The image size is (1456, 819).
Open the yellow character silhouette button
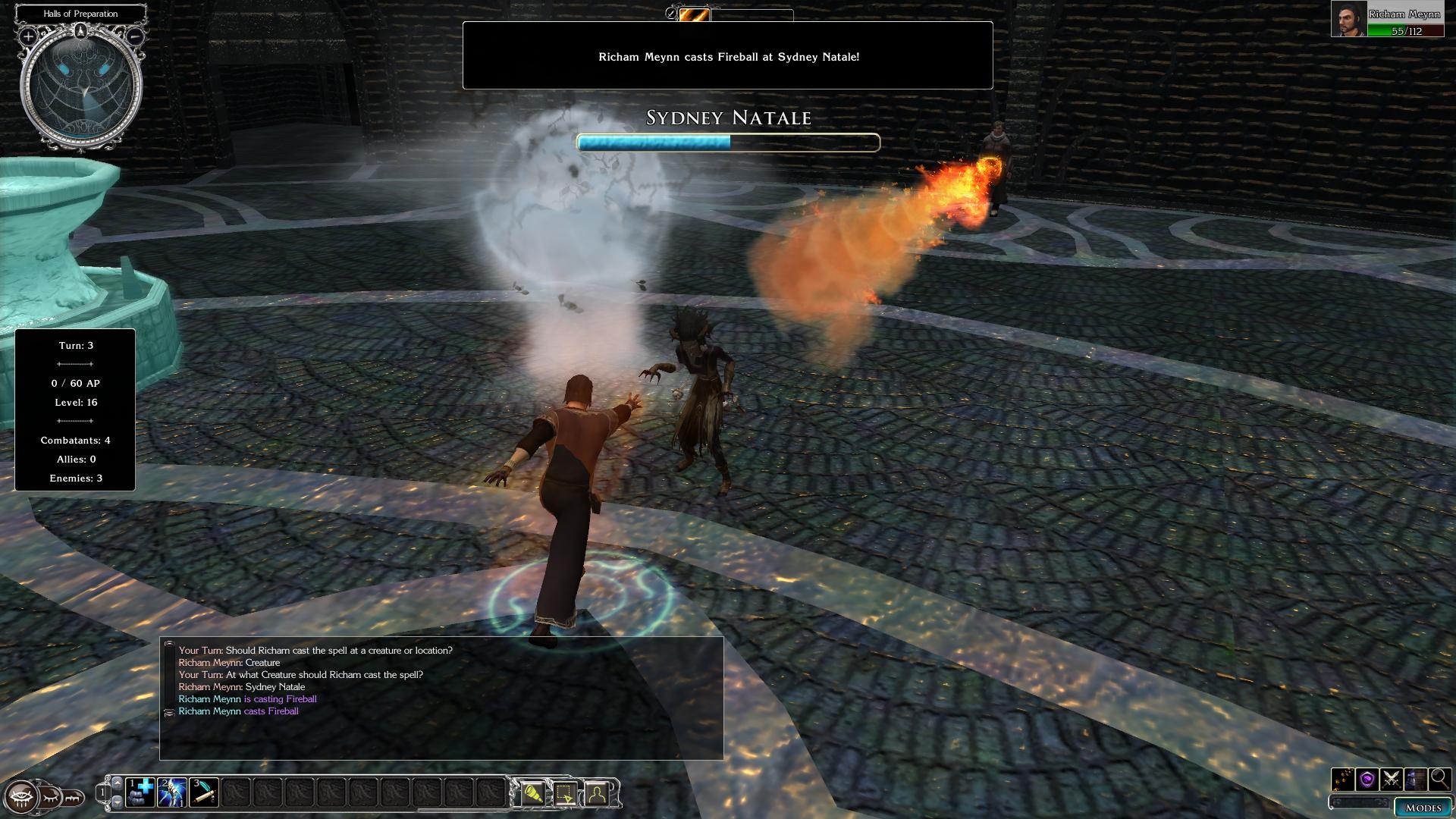(x=597, y=793)
